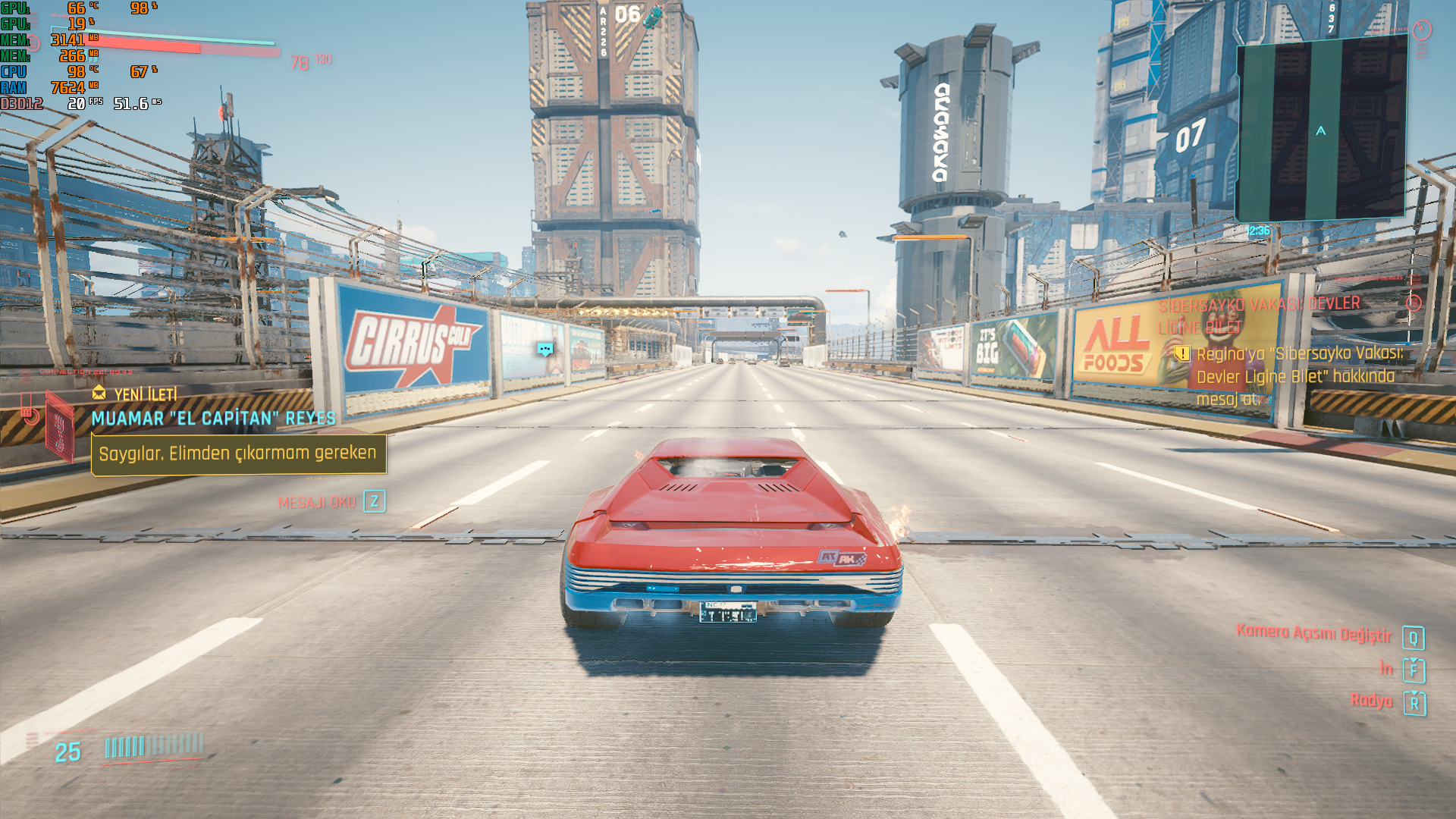Click the red phone icon beside the message

tap(28, 409)
